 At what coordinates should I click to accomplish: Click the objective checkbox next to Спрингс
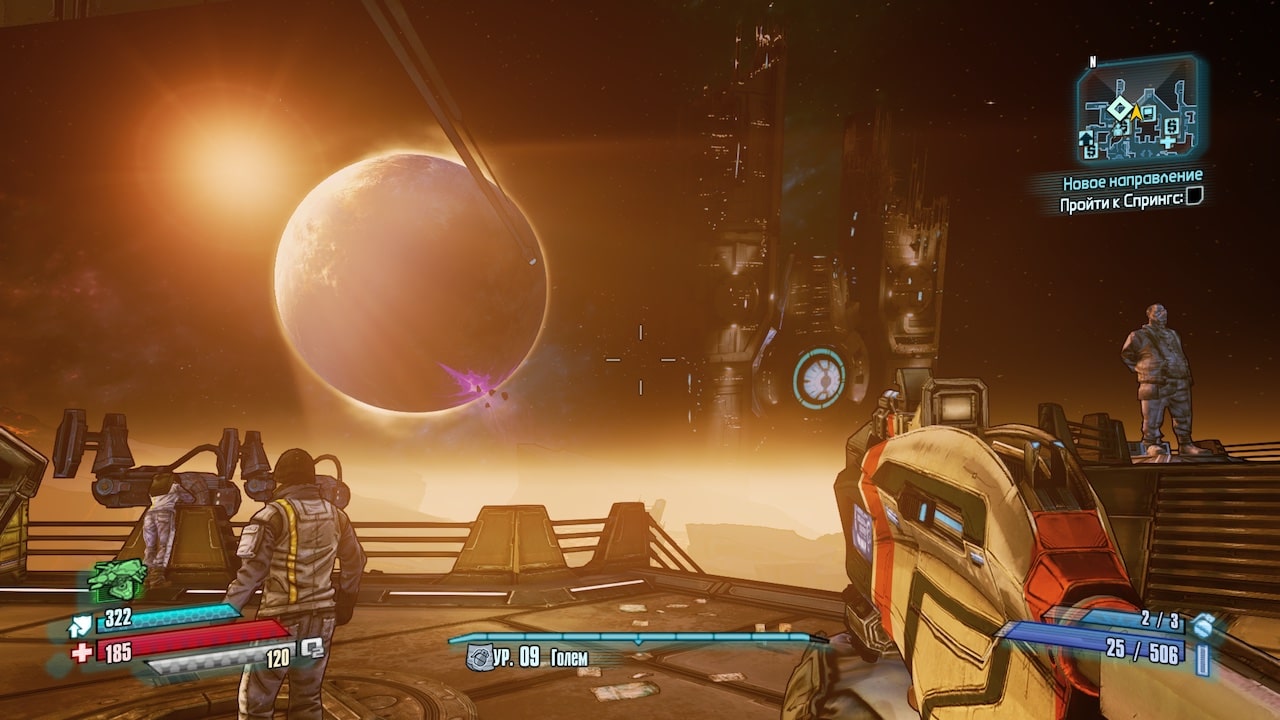point(1192,198)
